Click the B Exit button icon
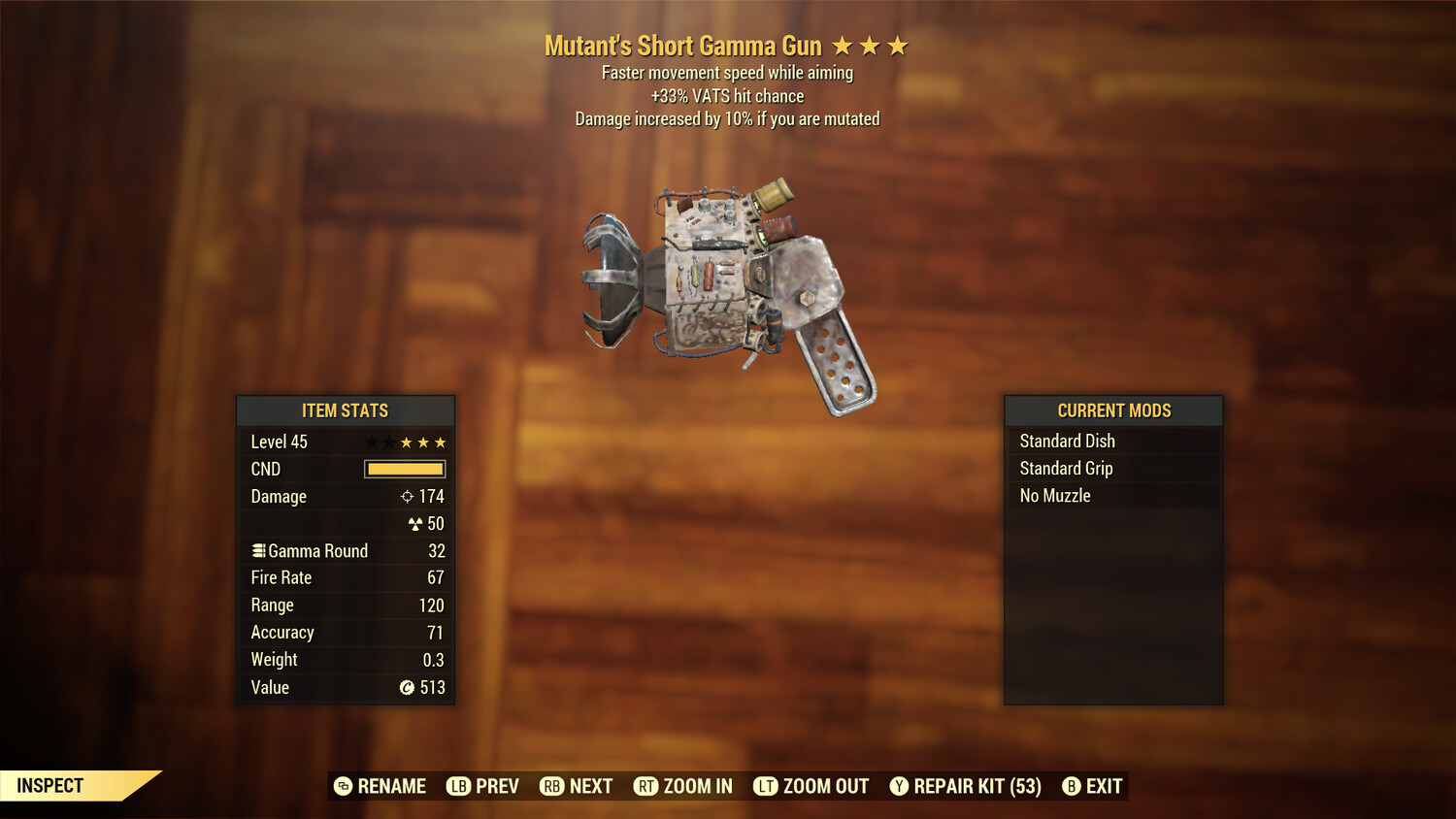This screenshot has height=819, width=1456. (x=1073, y=786)
